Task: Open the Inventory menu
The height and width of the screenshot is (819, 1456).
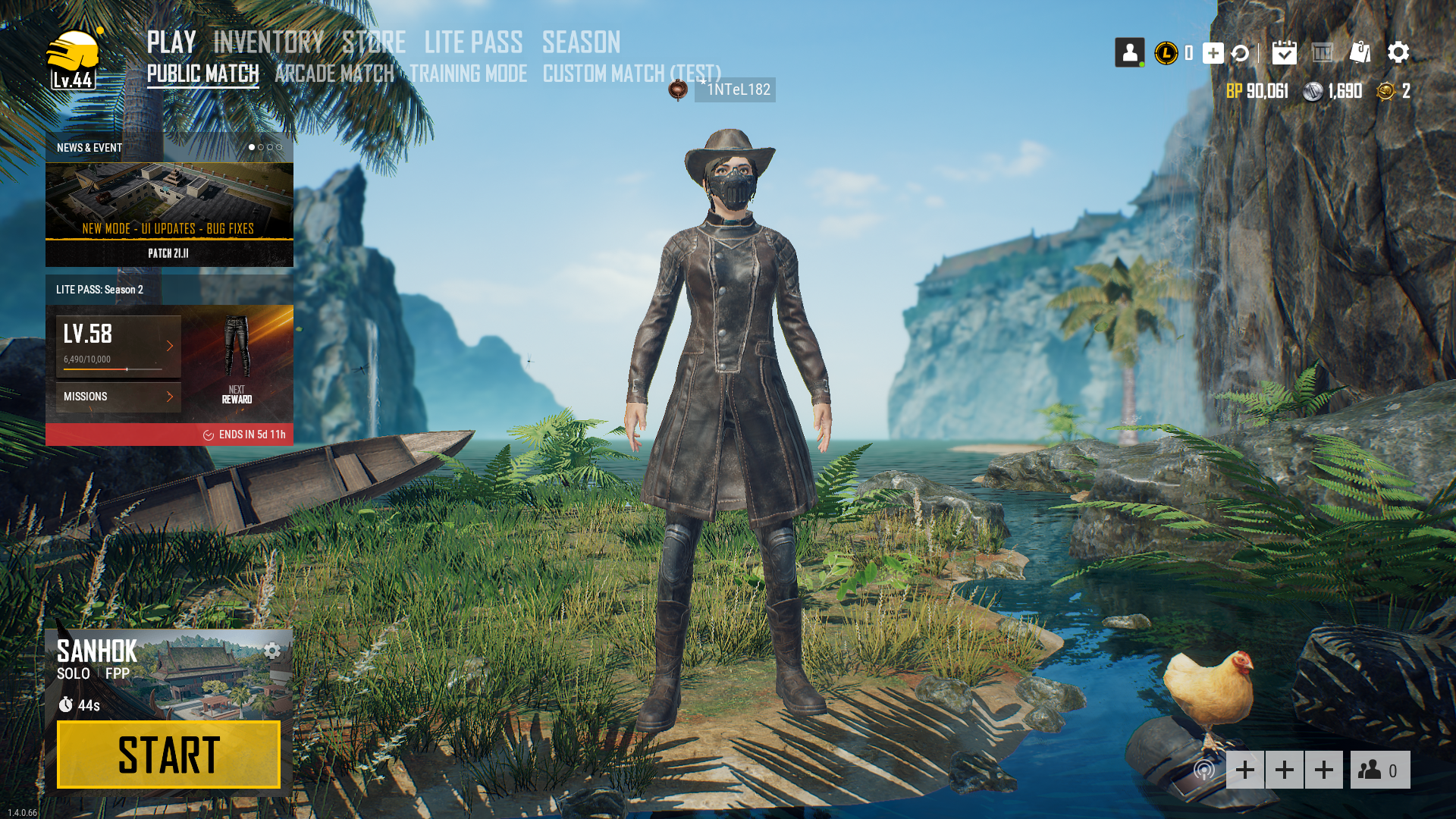Action: point(268,42)
